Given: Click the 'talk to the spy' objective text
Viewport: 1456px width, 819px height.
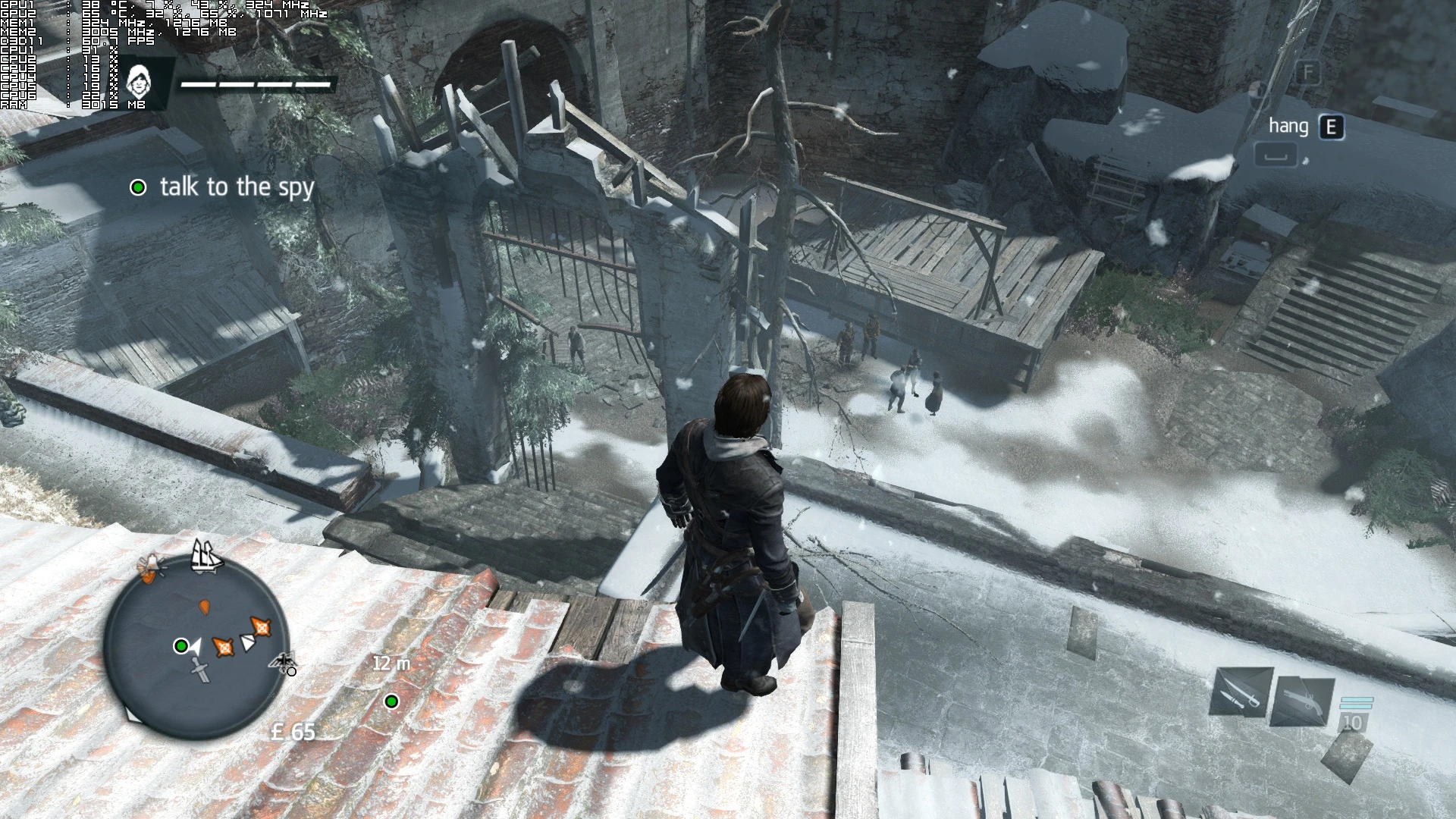Looking at the screenshot, I should (237, 187).
